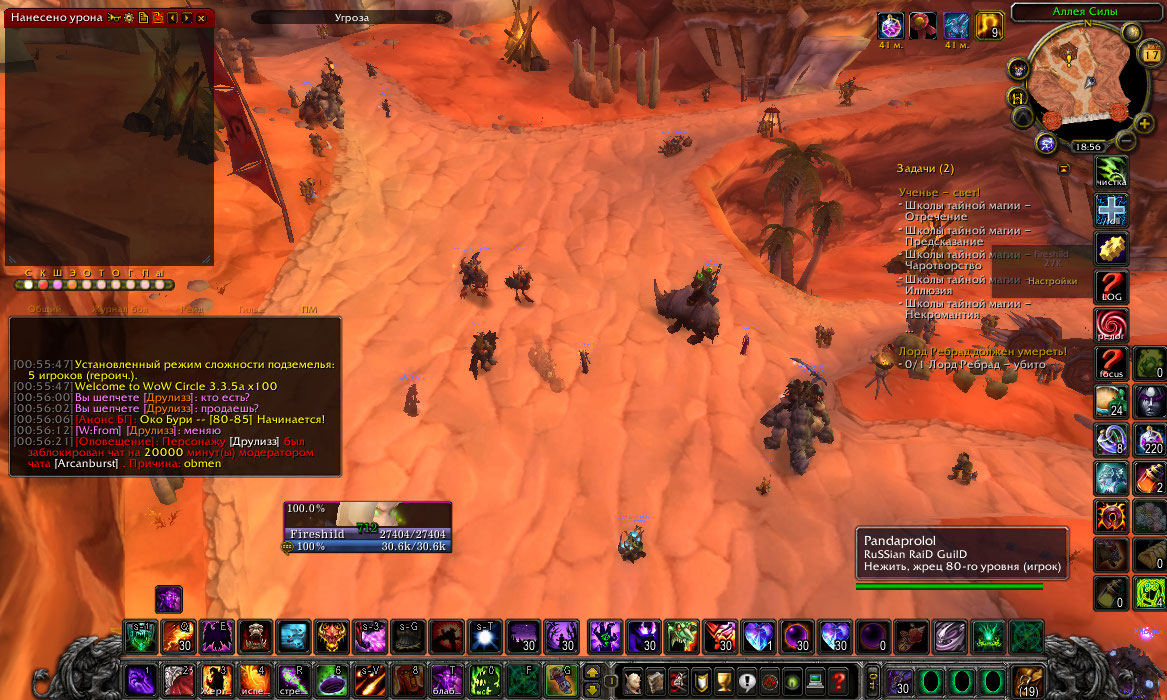The image size is (1167, 700).
Task: Click the minimap terrain view
Action: tap(1082, 86)
